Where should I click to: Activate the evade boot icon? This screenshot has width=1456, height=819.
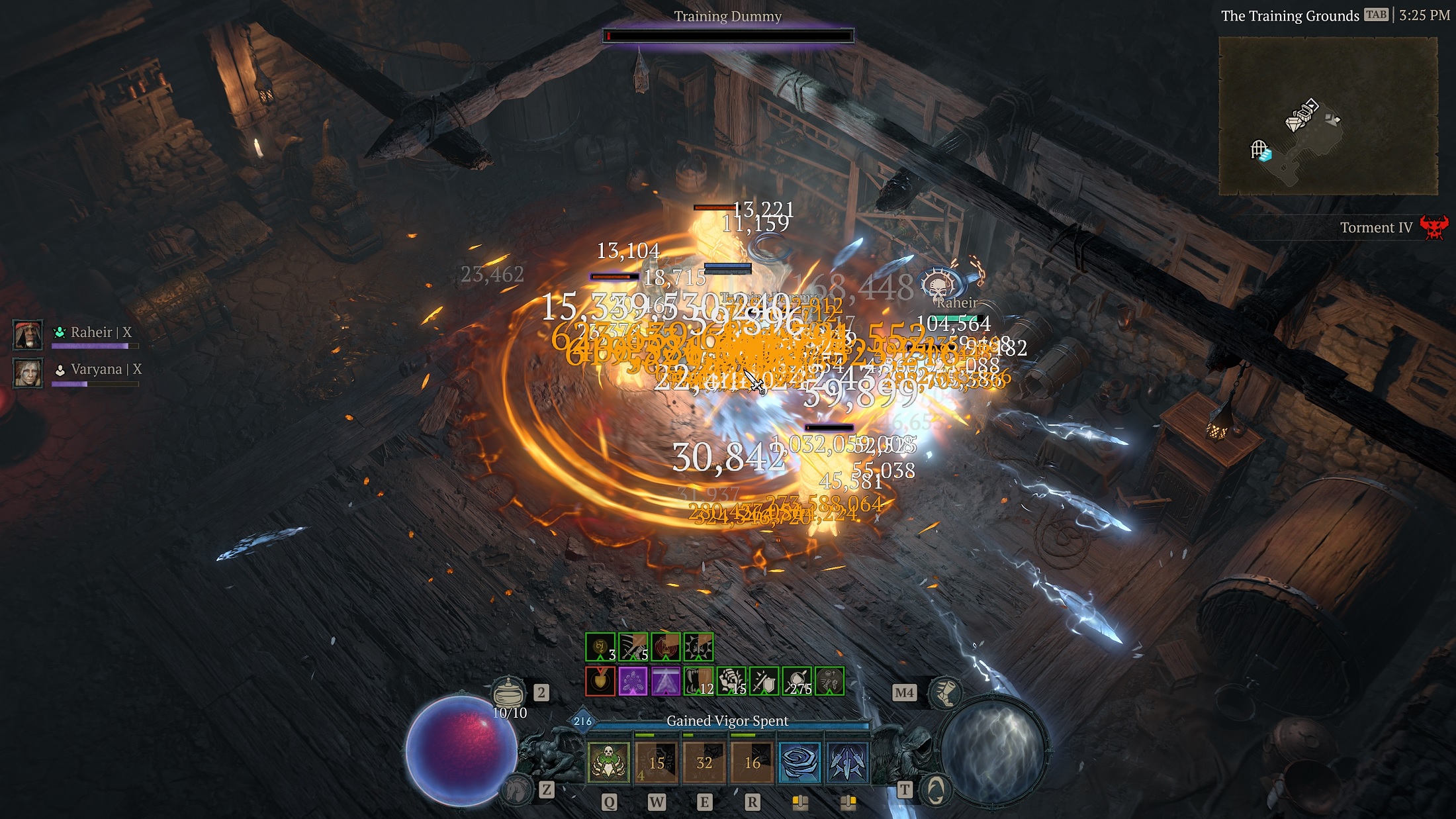point(944,693)
